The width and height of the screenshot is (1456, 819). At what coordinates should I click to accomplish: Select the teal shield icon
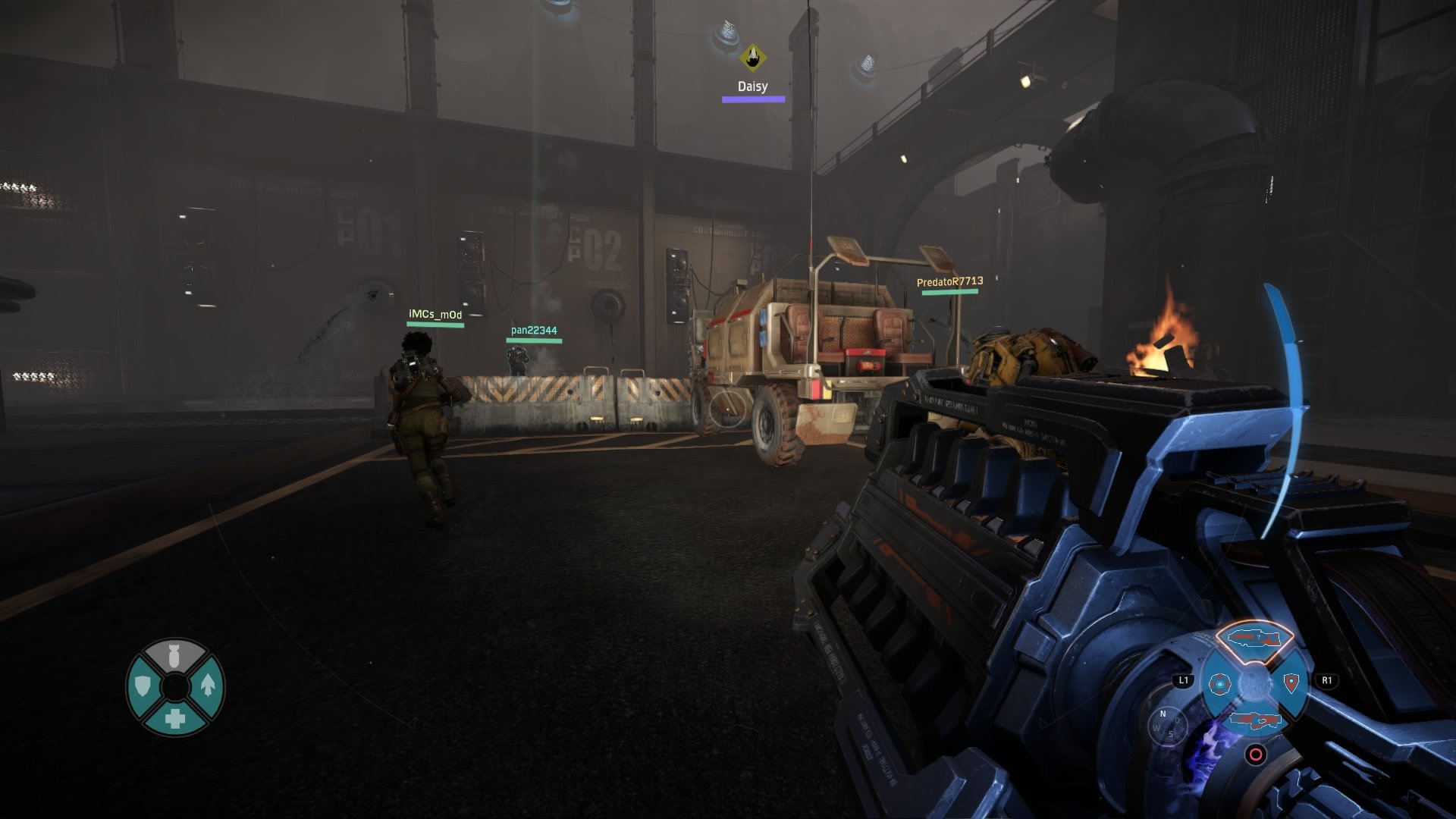[x=143, y=687]
